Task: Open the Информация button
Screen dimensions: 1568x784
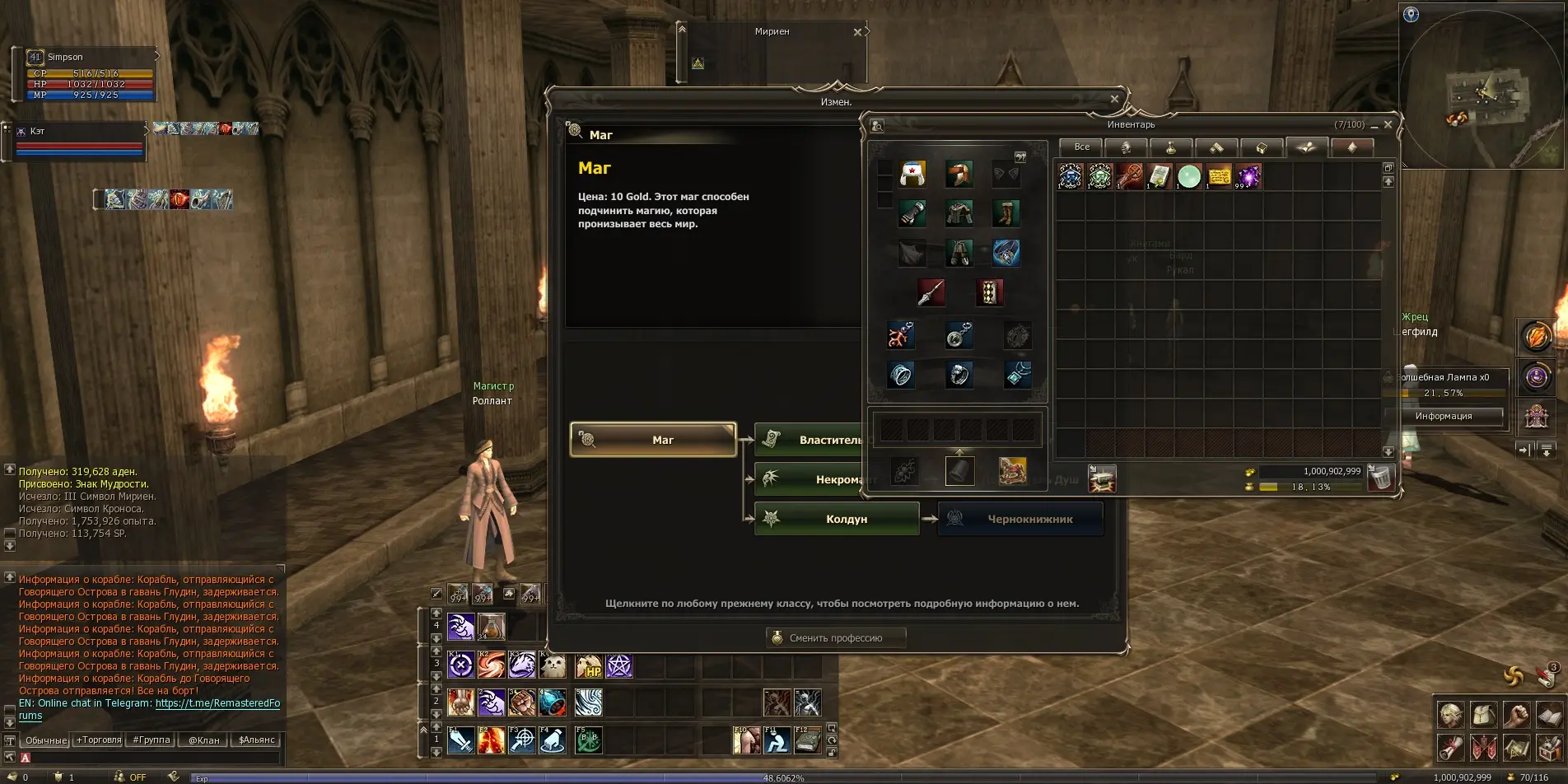Action: (x=1443, y=416)
